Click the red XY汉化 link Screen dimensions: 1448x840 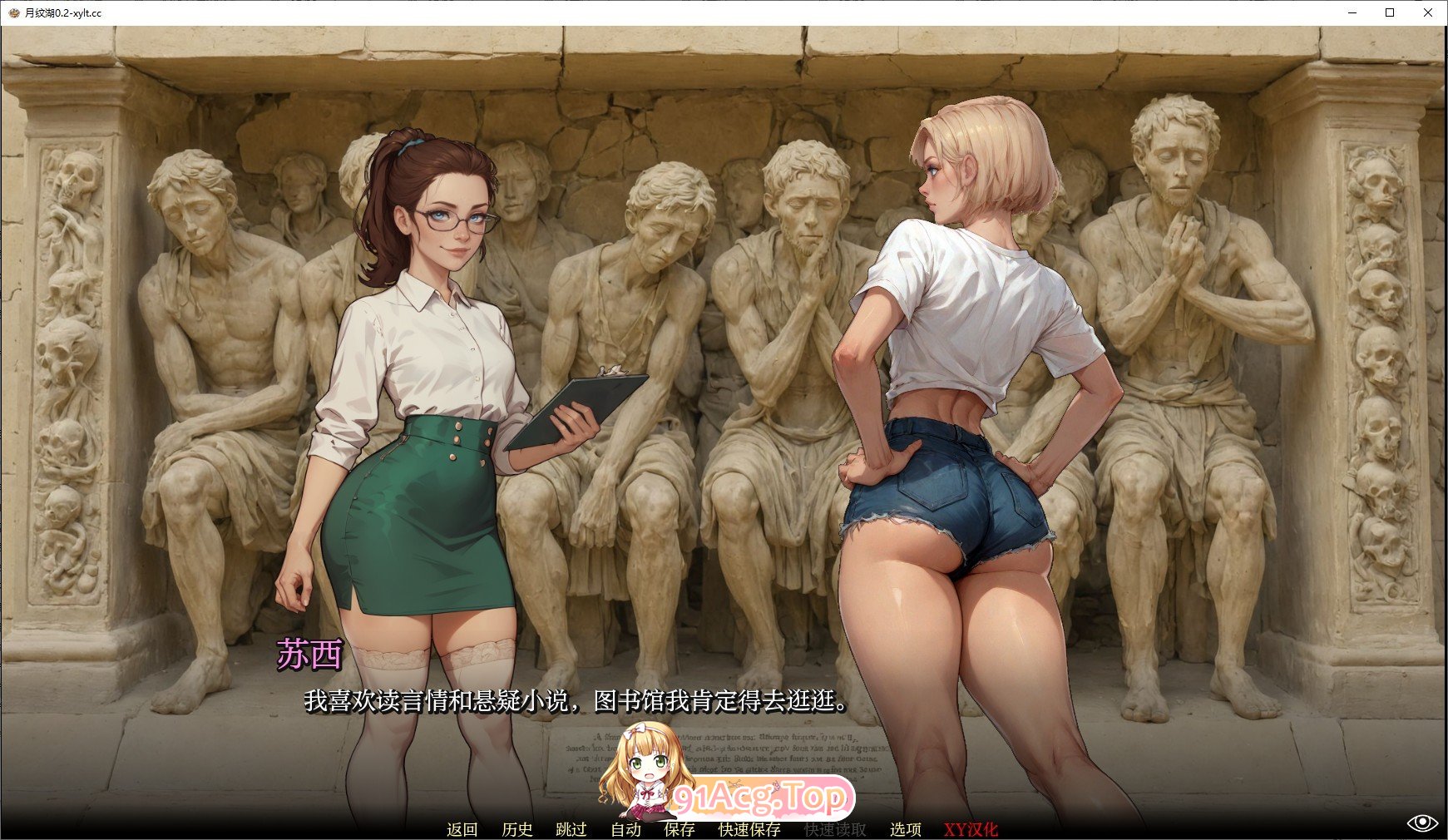[970, 829]
